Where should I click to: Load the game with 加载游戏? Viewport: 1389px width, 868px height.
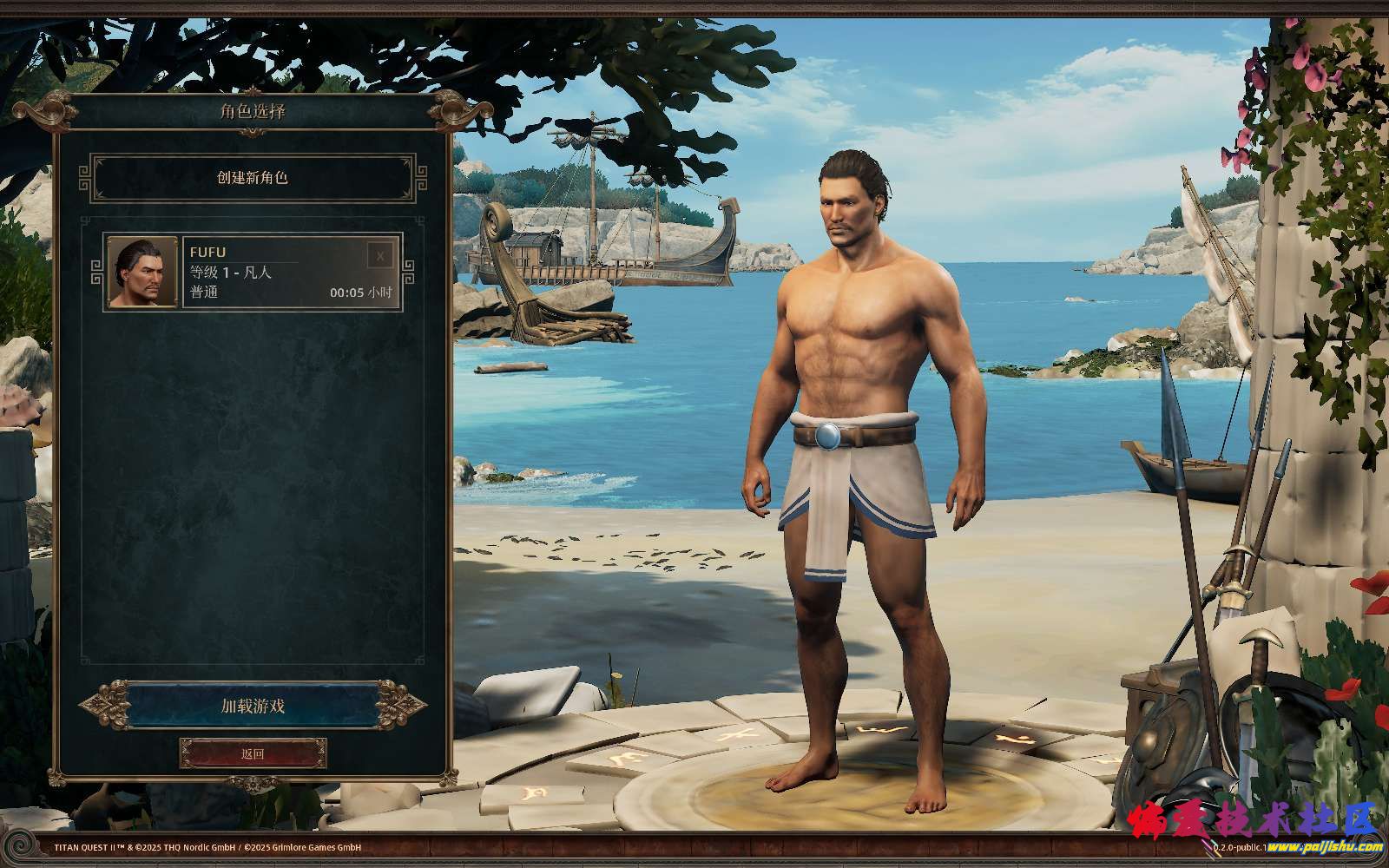pyautogui.click(x=253, y=706)
